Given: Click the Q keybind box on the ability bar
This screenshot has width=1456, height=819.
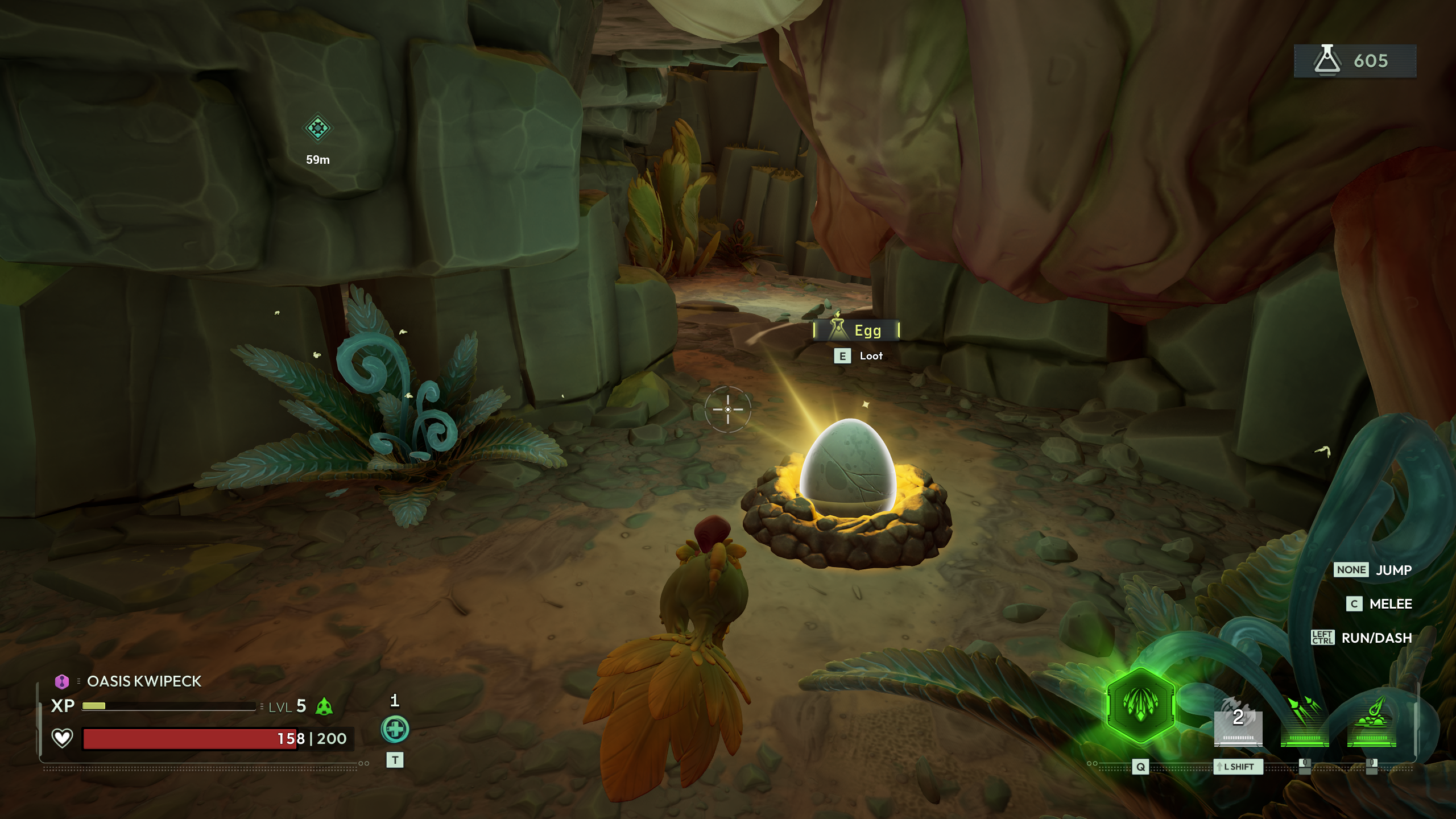Looking at the screenshot, I should pos(1141,767).
